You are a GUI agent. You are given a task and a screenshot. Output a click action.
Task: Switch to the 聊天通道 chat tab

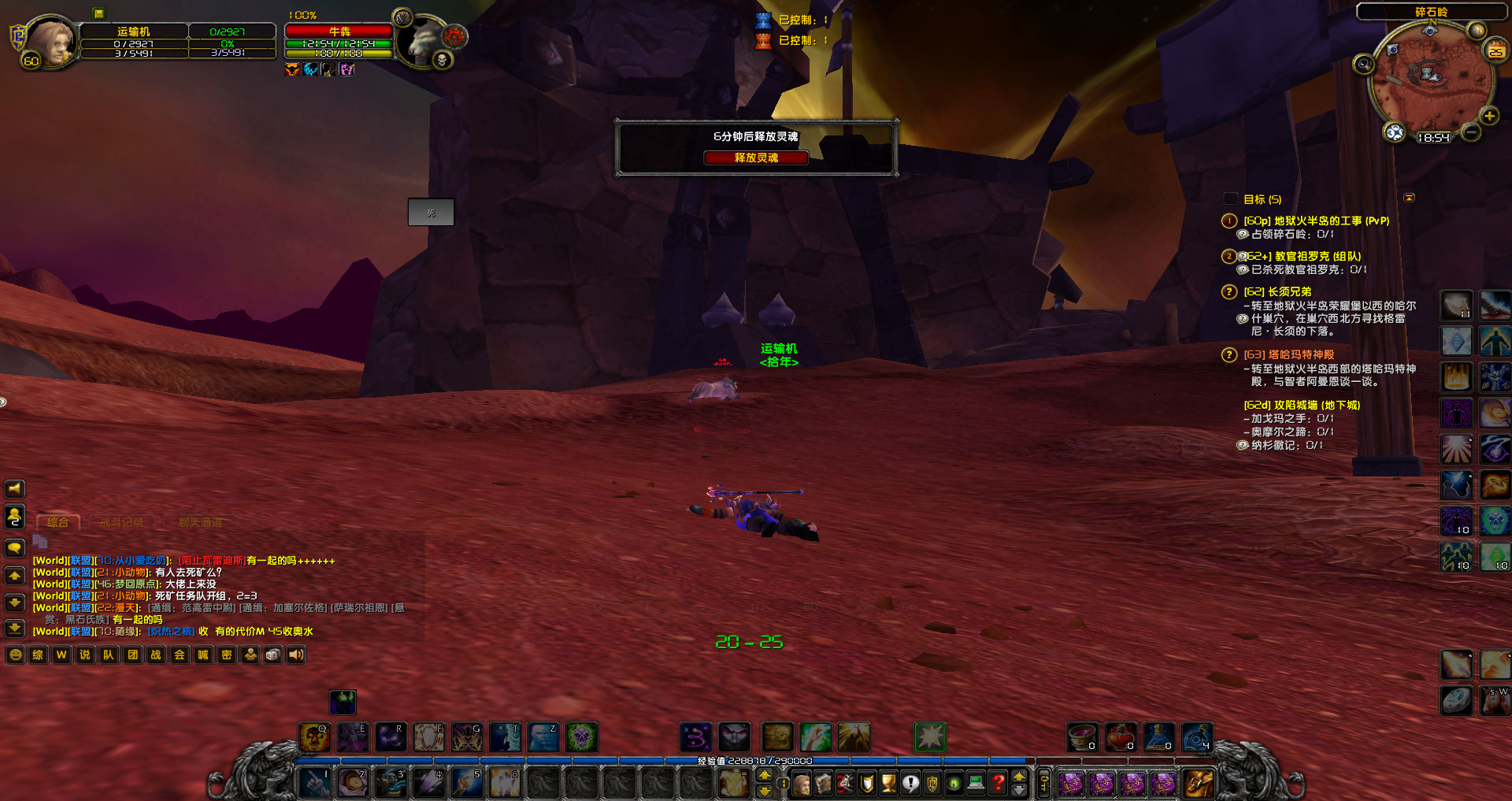[x=201, y=521]
